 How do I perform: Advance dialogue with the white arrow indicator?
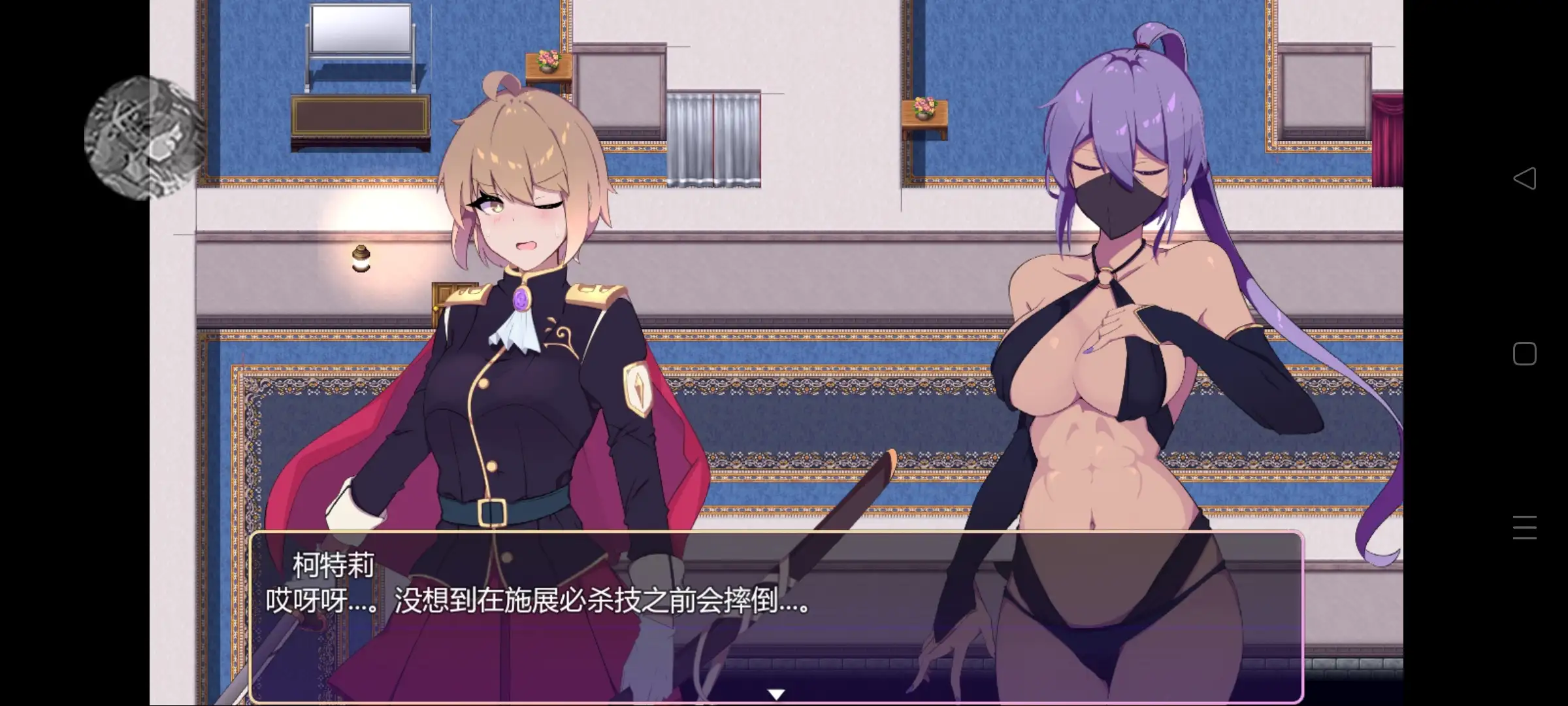point(776,694)
